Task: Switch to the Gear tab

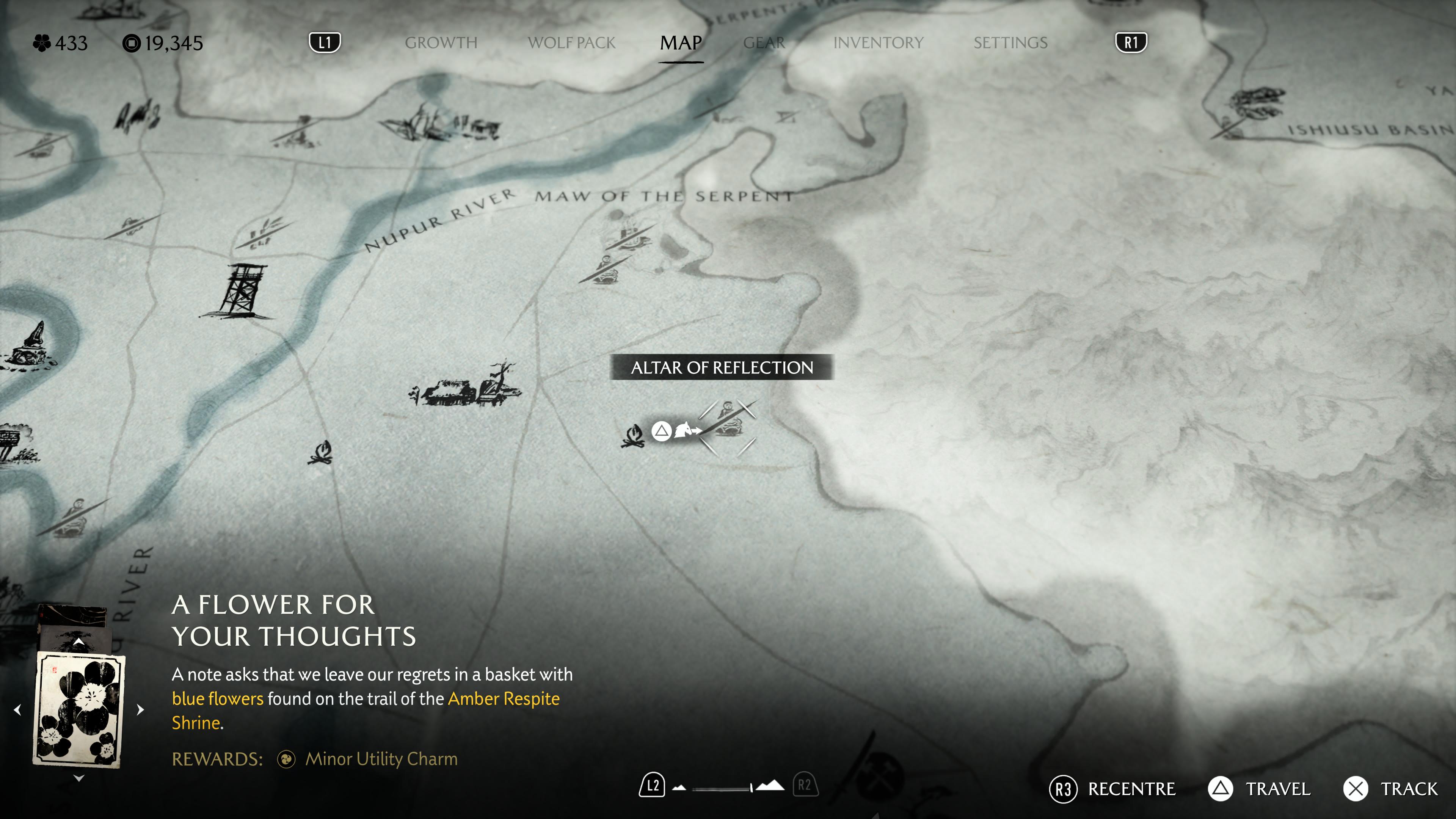Action: (764, 43)
